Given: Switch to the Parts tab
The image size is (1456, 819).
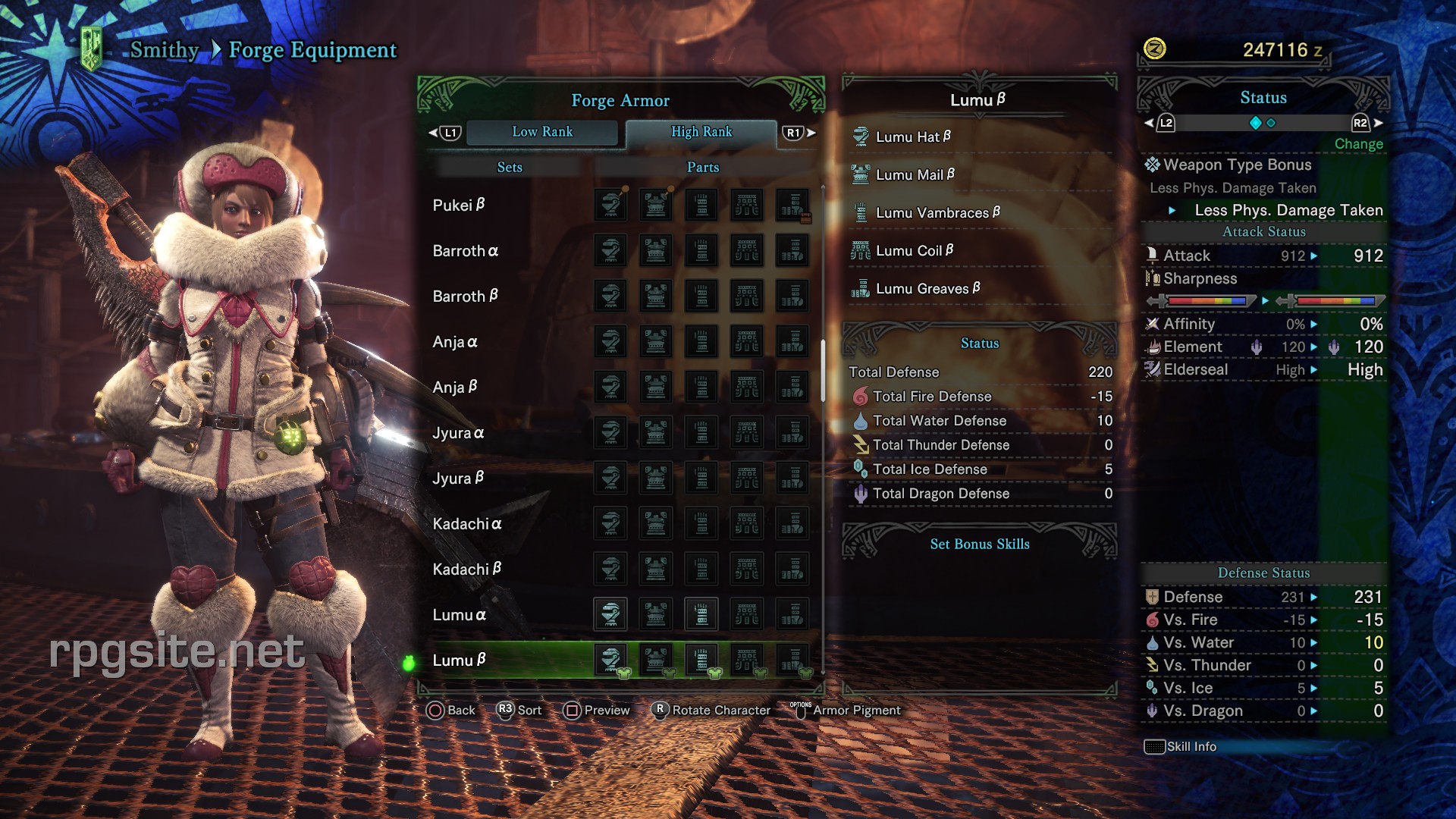Looking at the screenshot, I should [701, 167].
